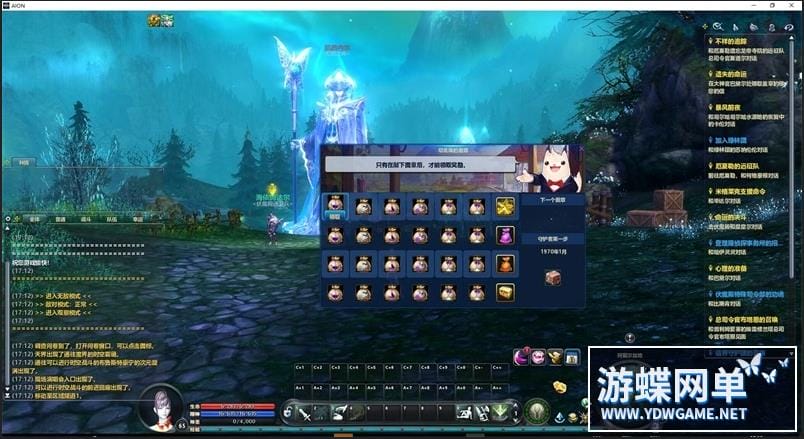Maximize the AION game window
The width and height of the screenshot is (804, 439).
click(x=770, y=5)
